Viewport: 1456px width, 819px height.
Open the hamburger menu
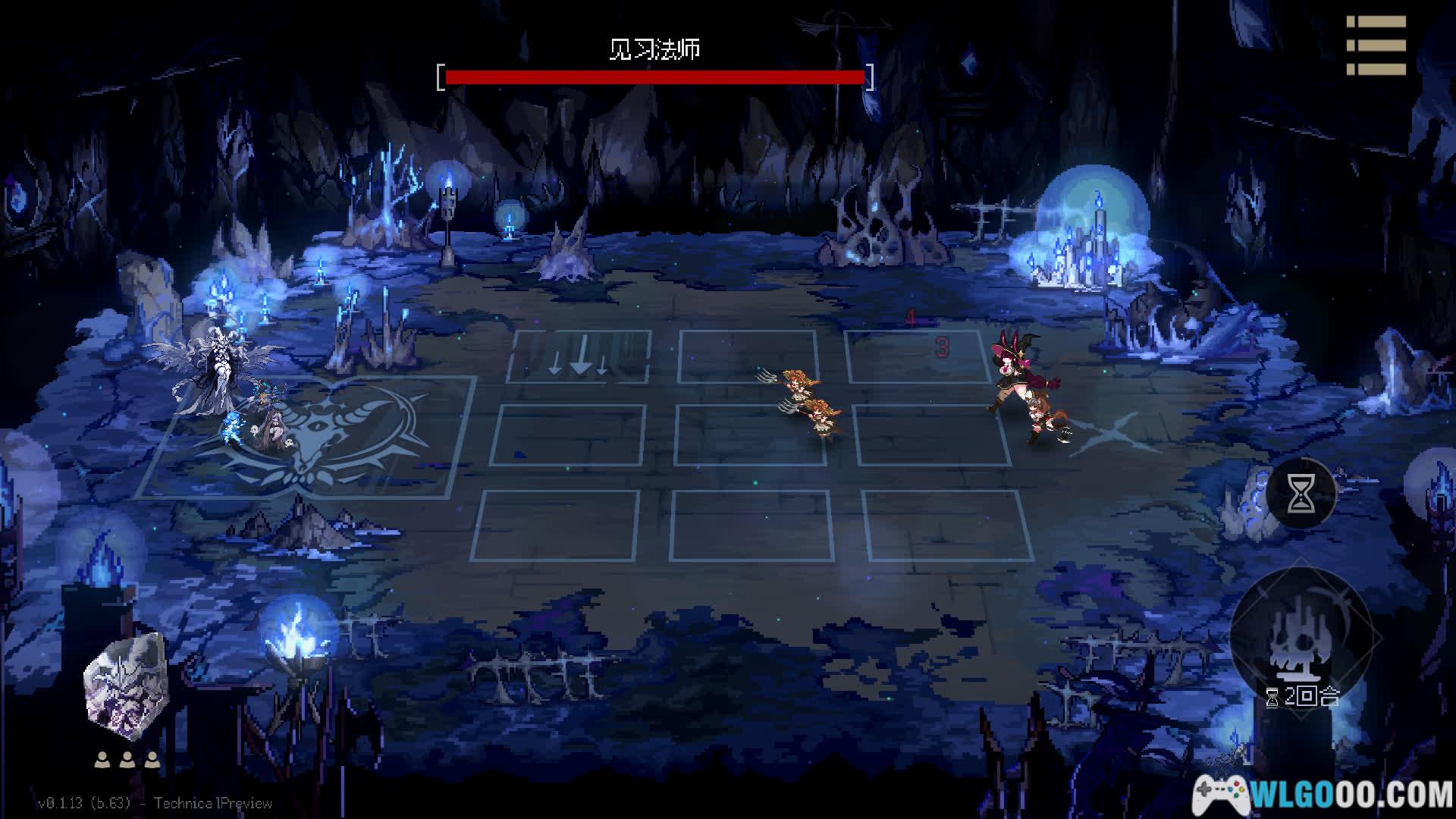(1376, 45)
